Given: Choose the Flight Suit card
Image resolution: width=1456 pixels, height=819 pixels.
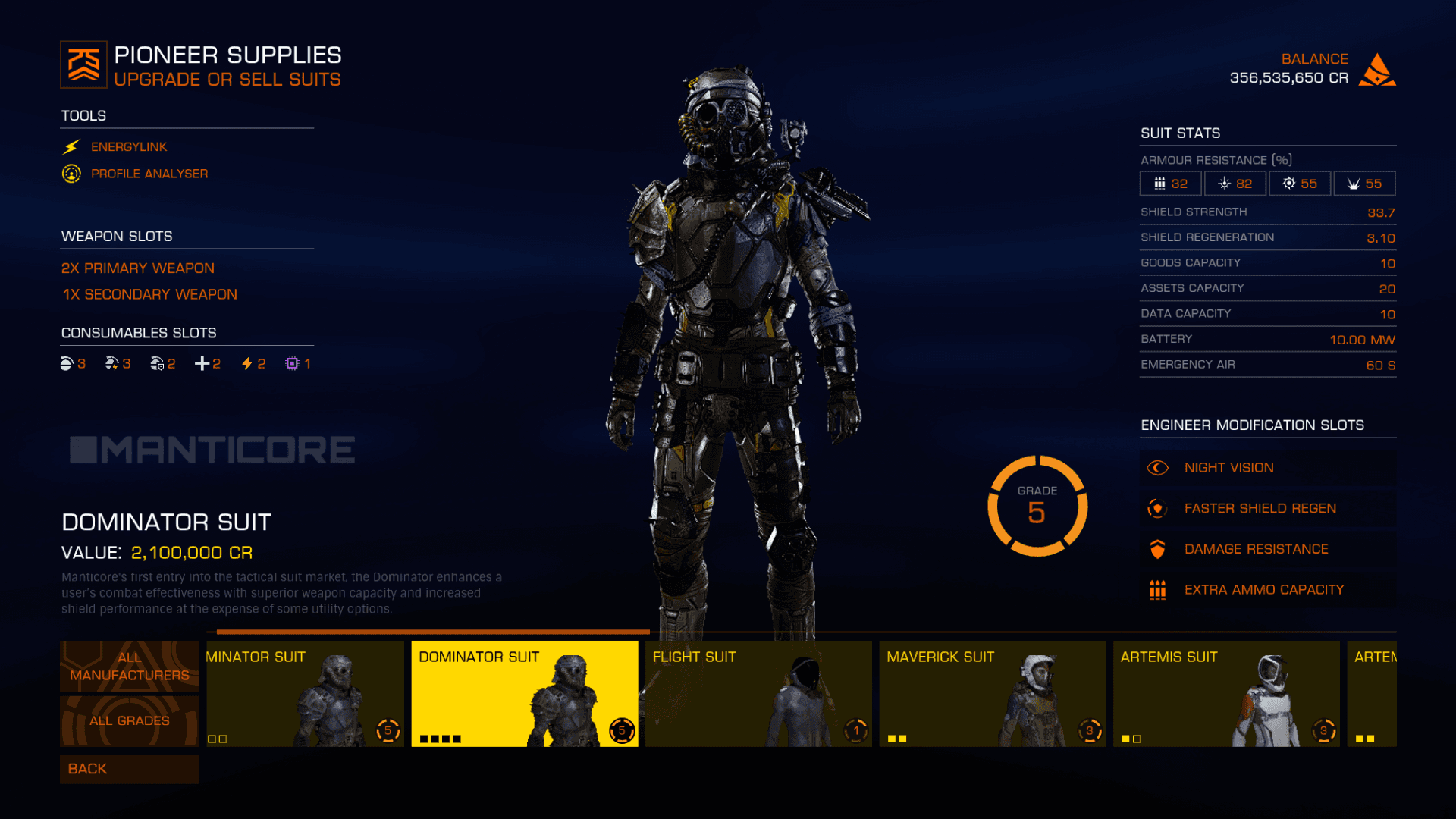Looking at the screenshot, I should pos(758,694).
